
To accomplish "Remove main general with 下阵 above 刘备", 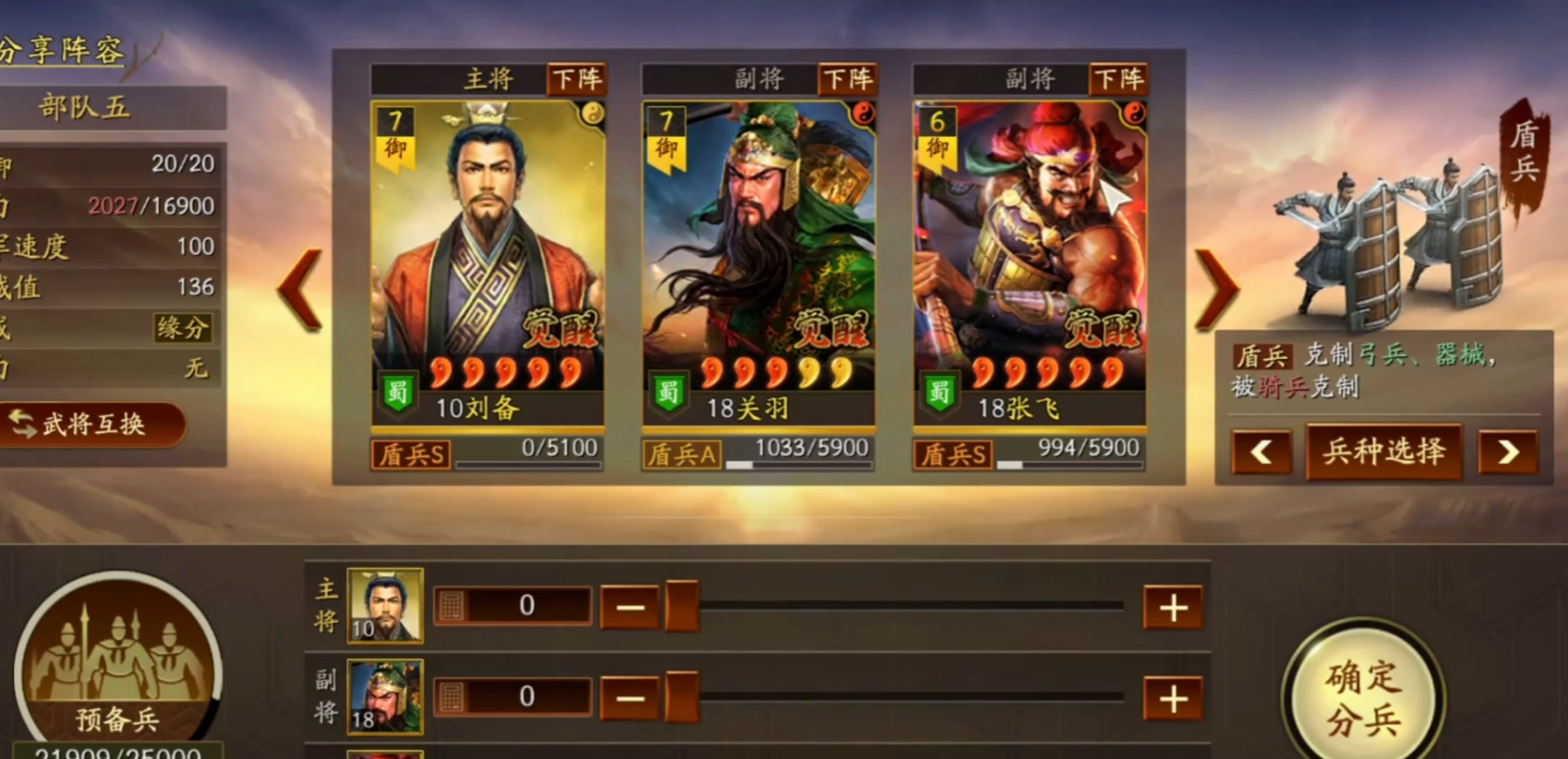I will pyautogui.click(x=576, y=79).
